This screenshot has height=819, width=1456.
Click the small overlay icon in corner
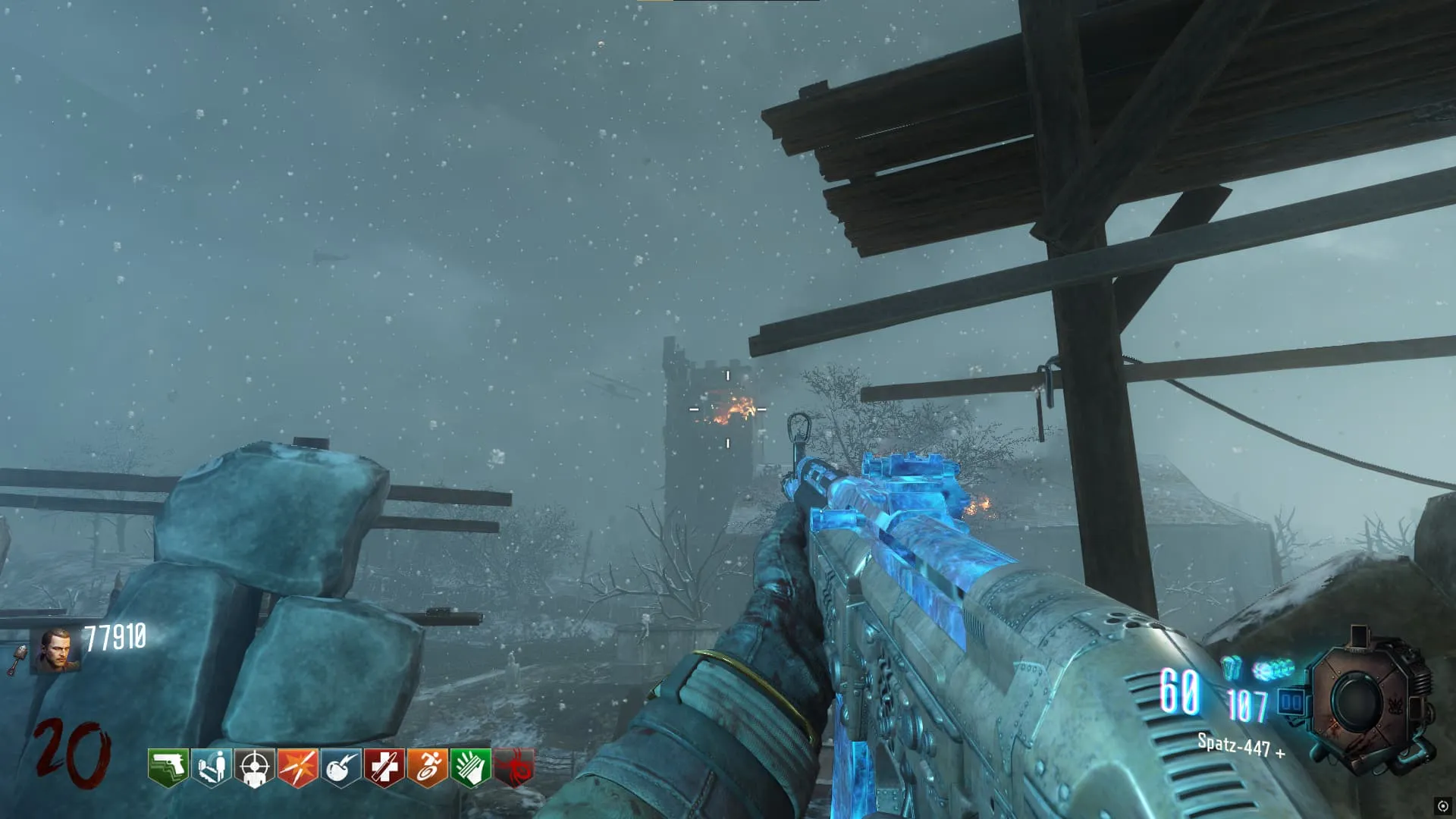(1442, 805)
